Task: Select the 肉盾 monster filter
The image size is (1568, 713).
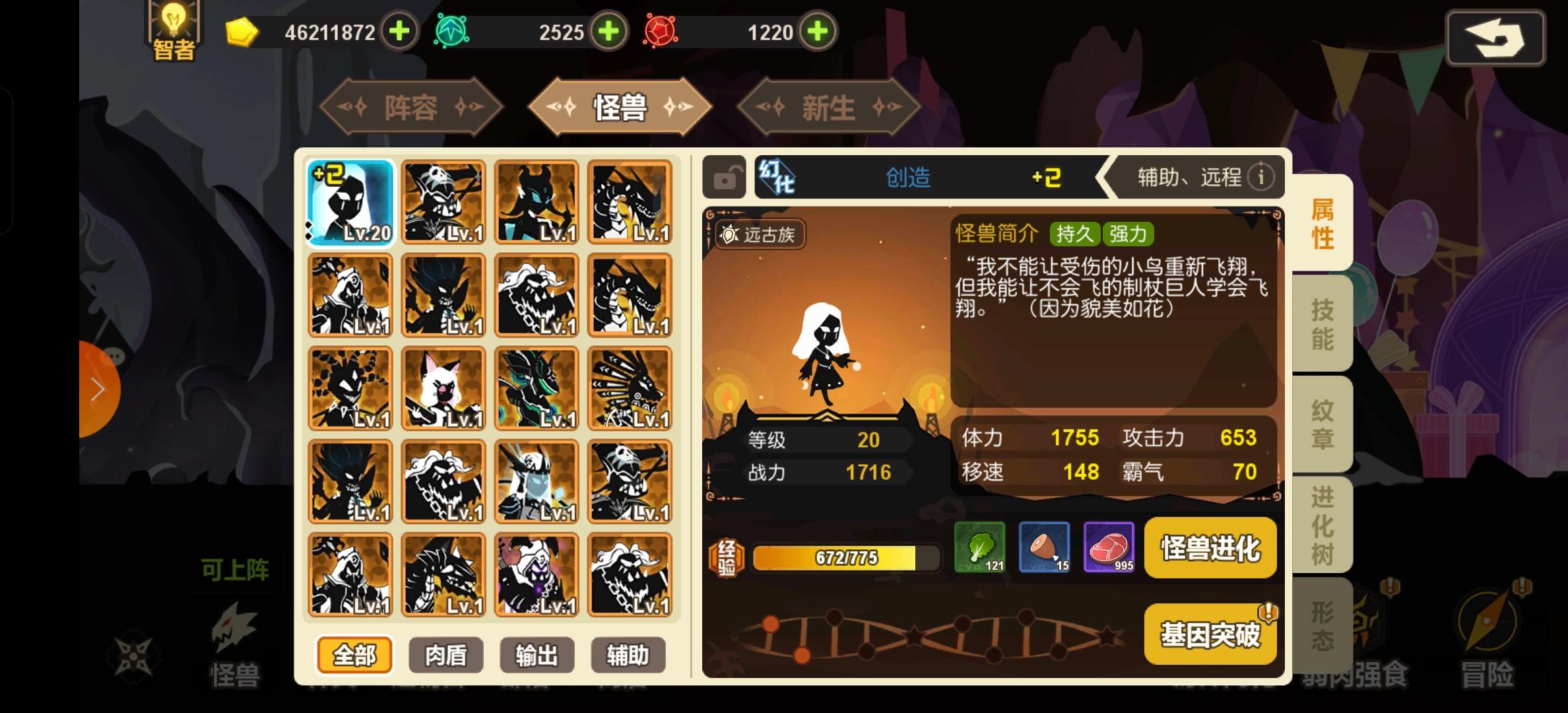Action: tap(445, 655)
